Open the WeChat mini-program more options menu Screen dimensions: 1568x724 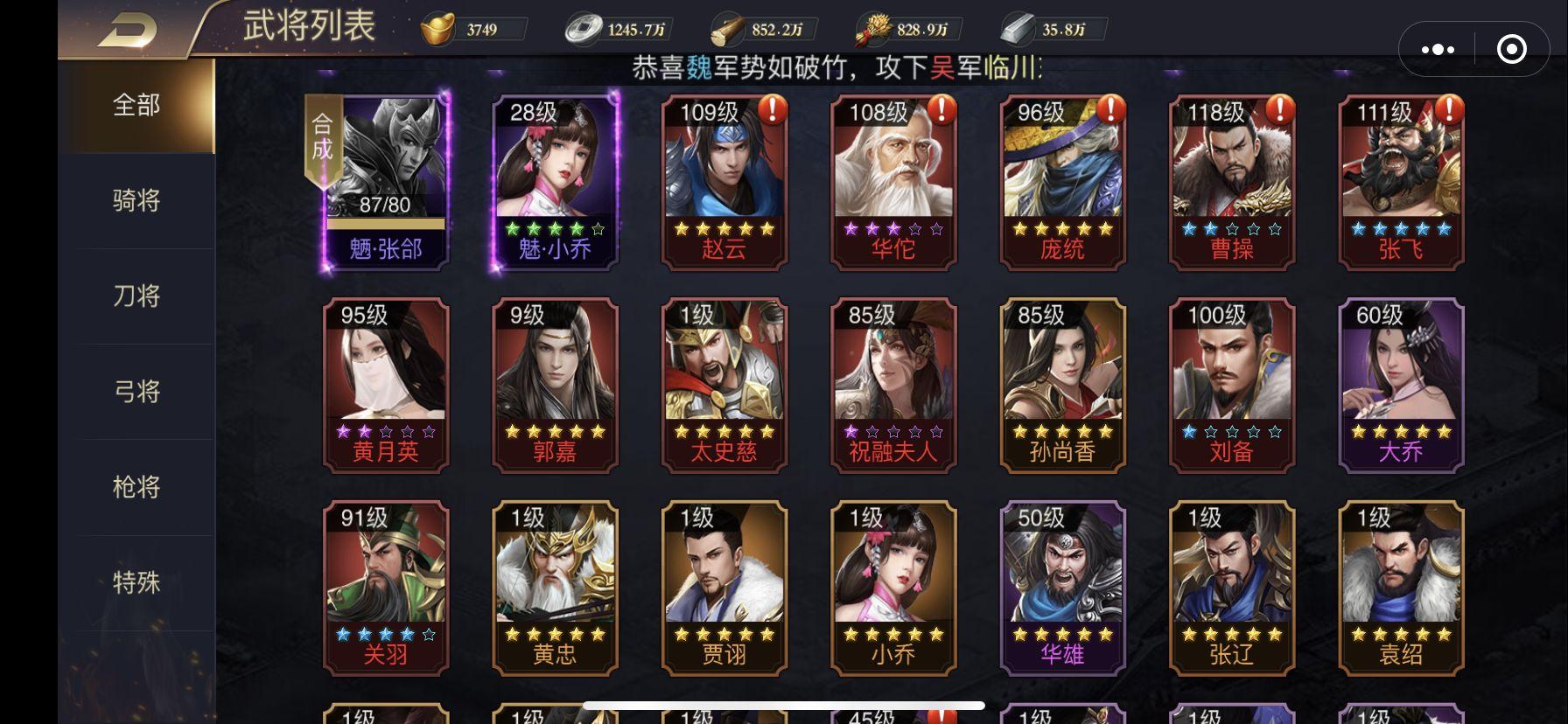(x=1437, y=50)
